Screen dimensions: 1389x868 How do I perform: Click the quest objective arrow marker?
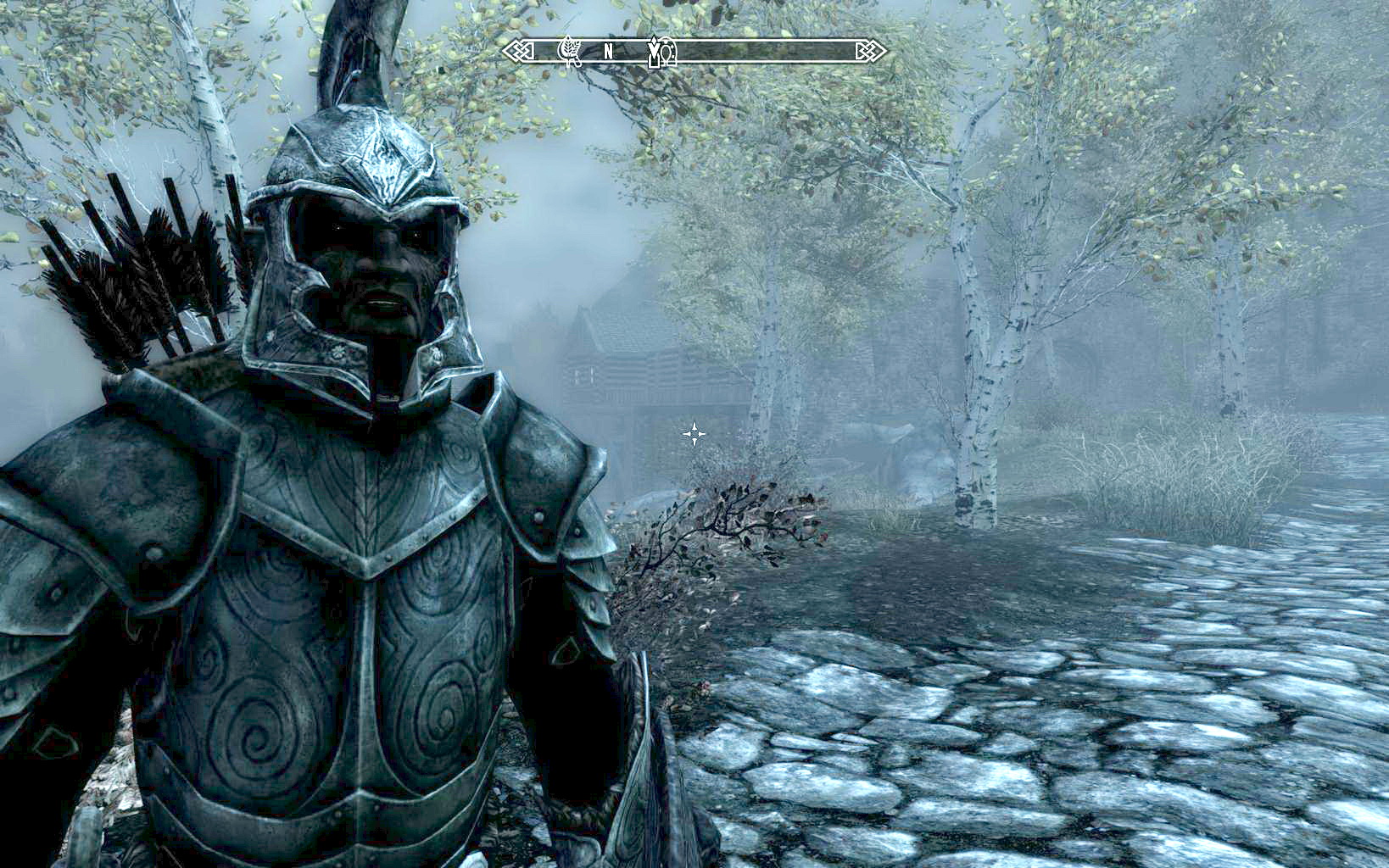(653, 51)
